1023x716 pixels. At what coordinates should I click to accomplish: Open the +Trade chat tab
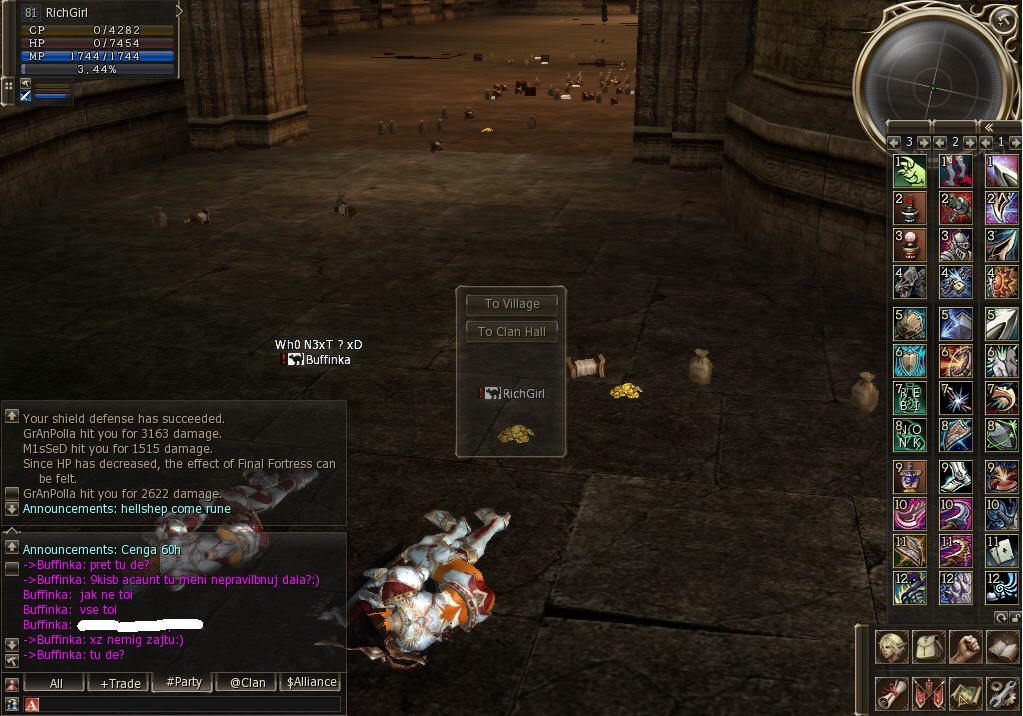120,683
